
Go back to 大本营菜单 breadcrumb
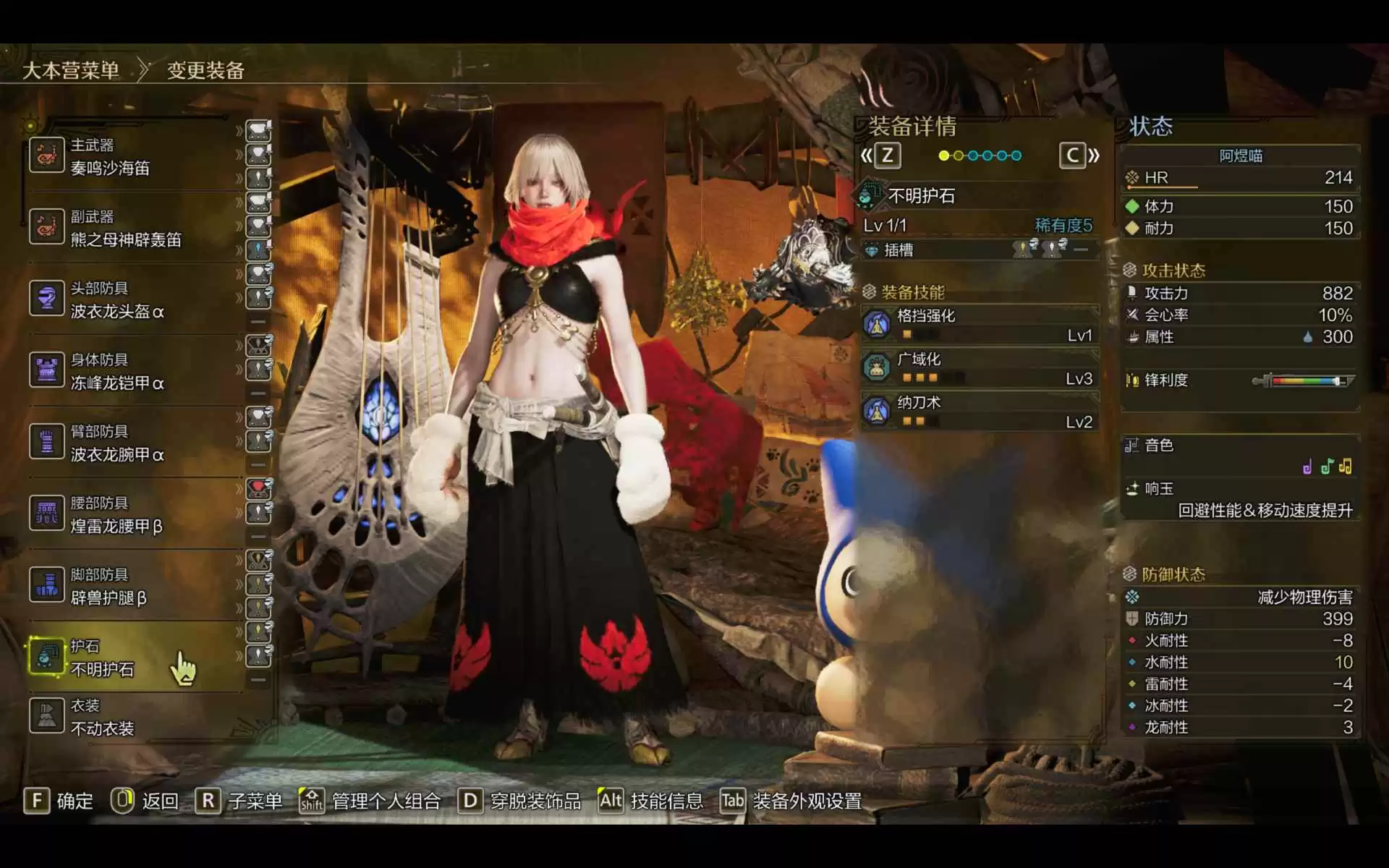71,70
